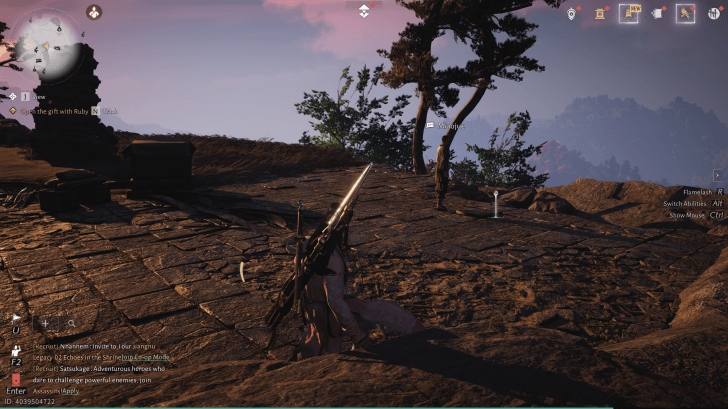Open the circular minimap
This screenshot has height=409, width=728.
click(49, 46)
